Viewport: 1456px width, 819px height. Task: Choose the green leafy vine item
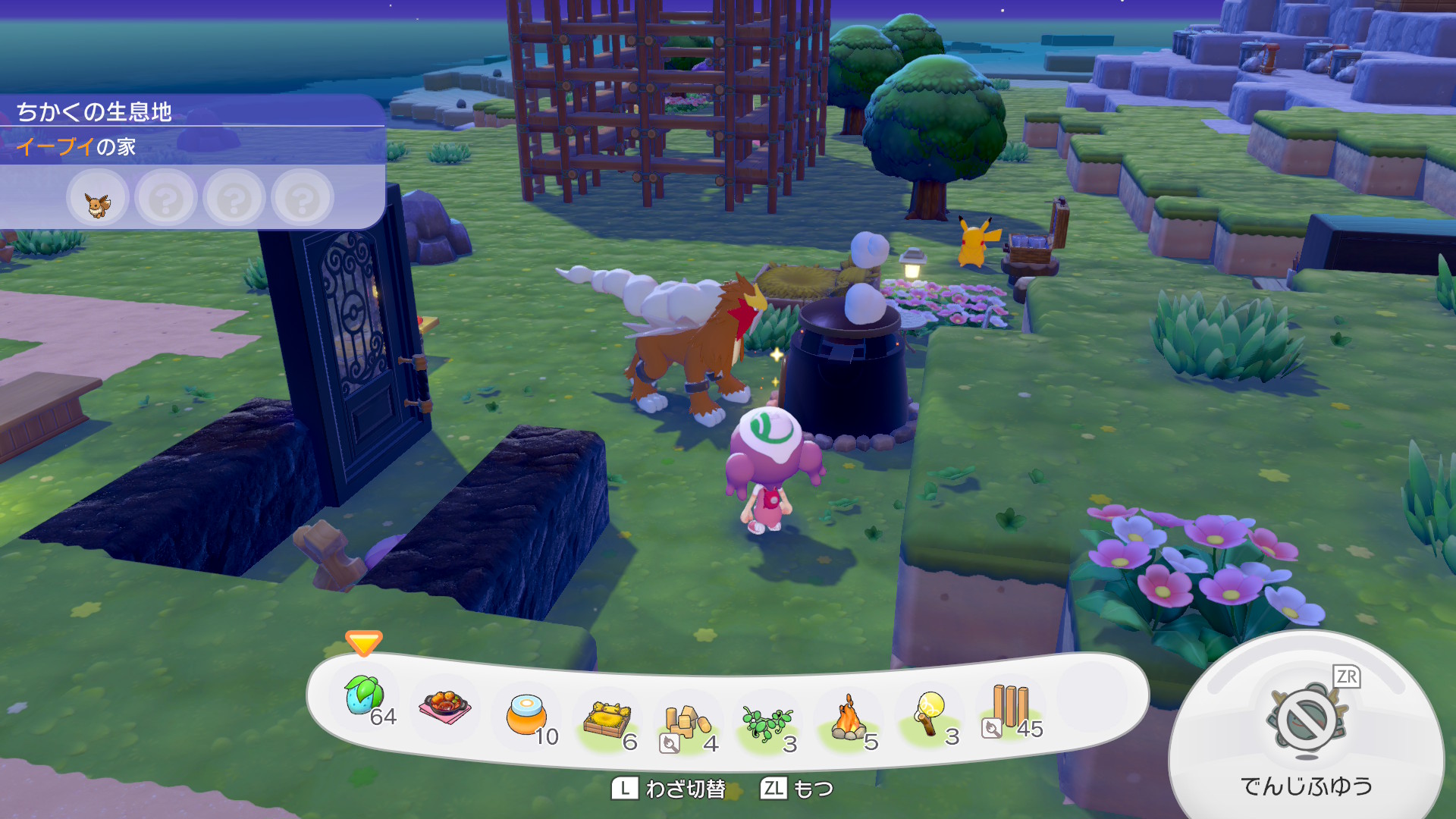pyautogui.click(x=767, y=723)
